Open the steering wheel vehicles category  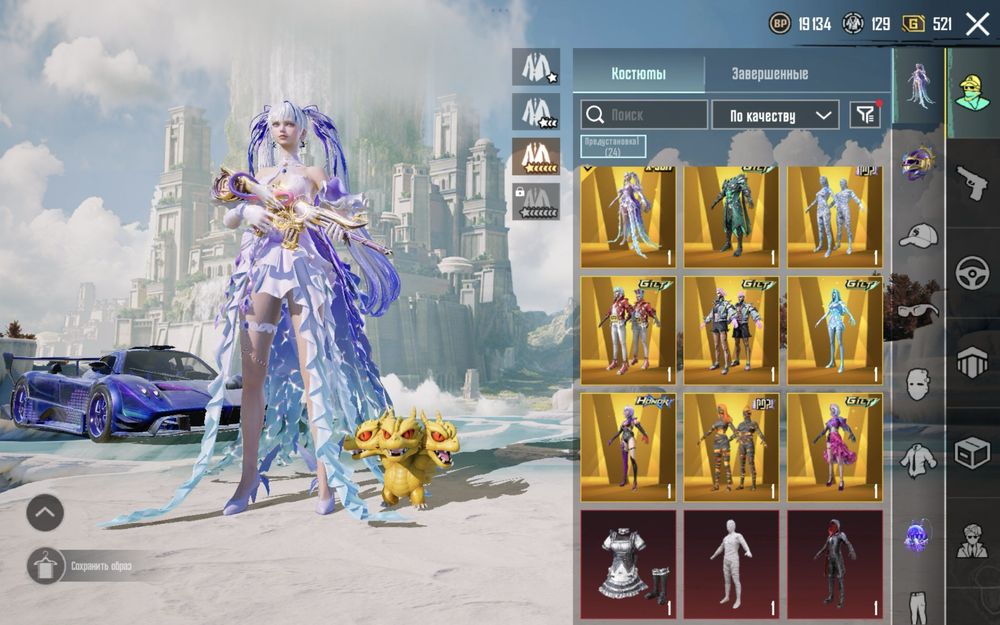(x=971, y=273)
